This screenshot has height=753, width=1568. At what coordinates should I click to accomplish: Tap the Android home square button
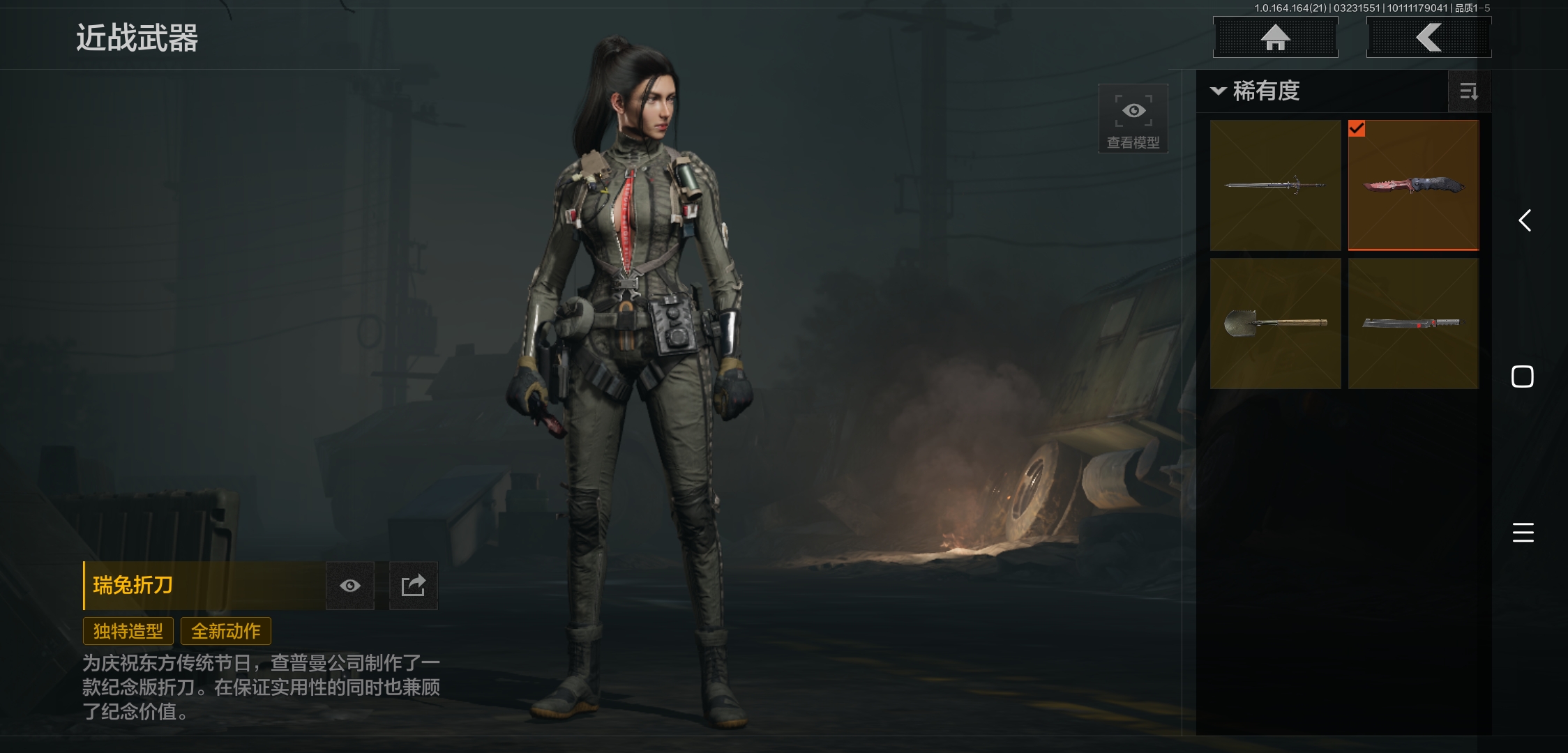click(x=1523, y=376)
